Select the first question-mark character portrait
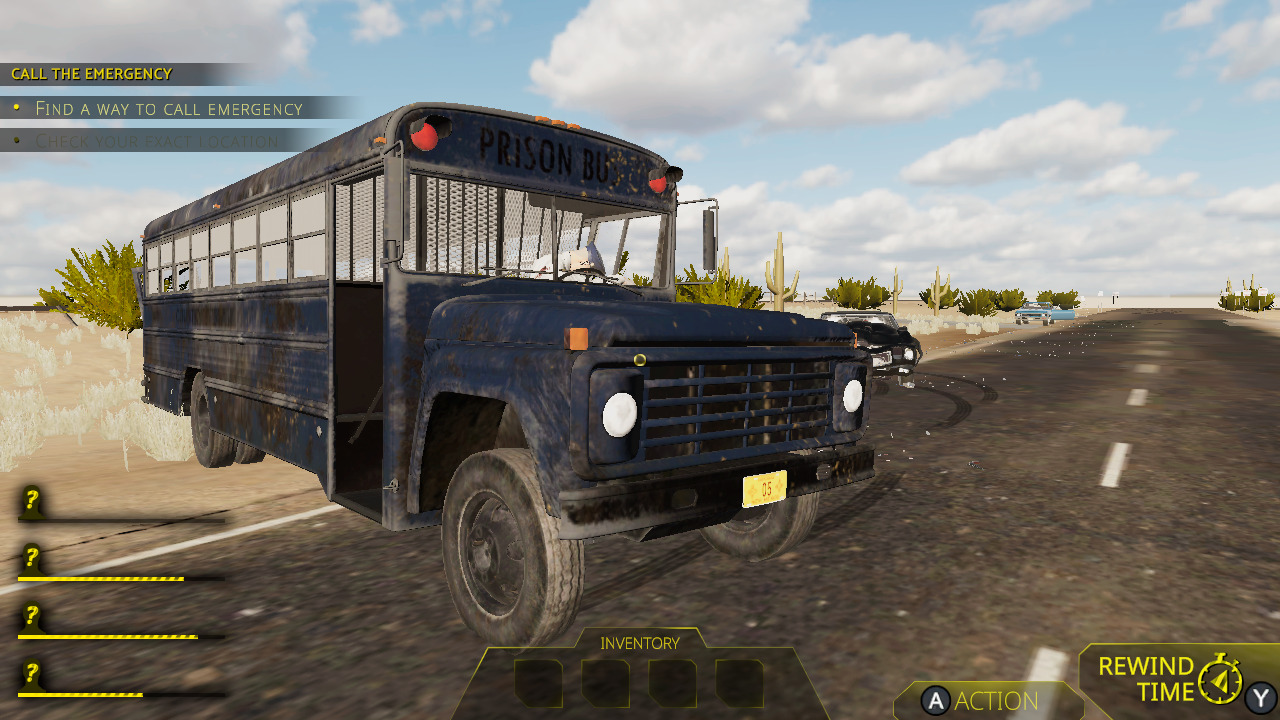The width and height of the screenshot is (1280, 720). pos(30,500)
